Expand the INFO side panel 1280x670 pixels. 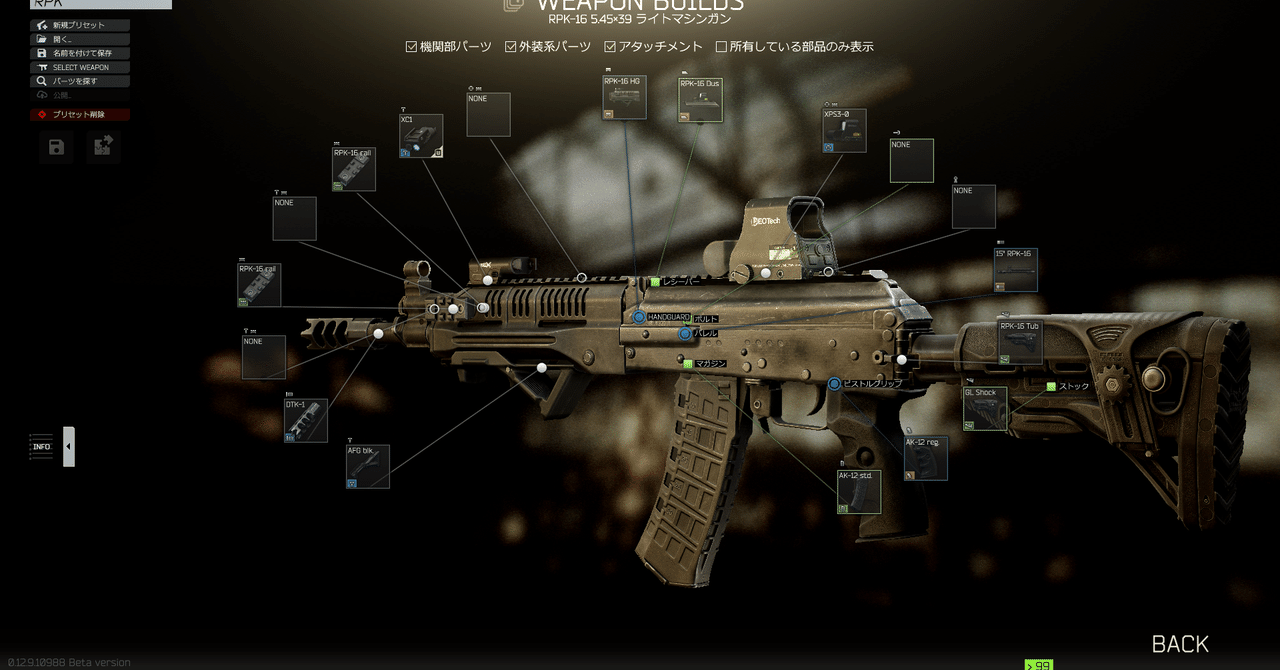(69, 447)
